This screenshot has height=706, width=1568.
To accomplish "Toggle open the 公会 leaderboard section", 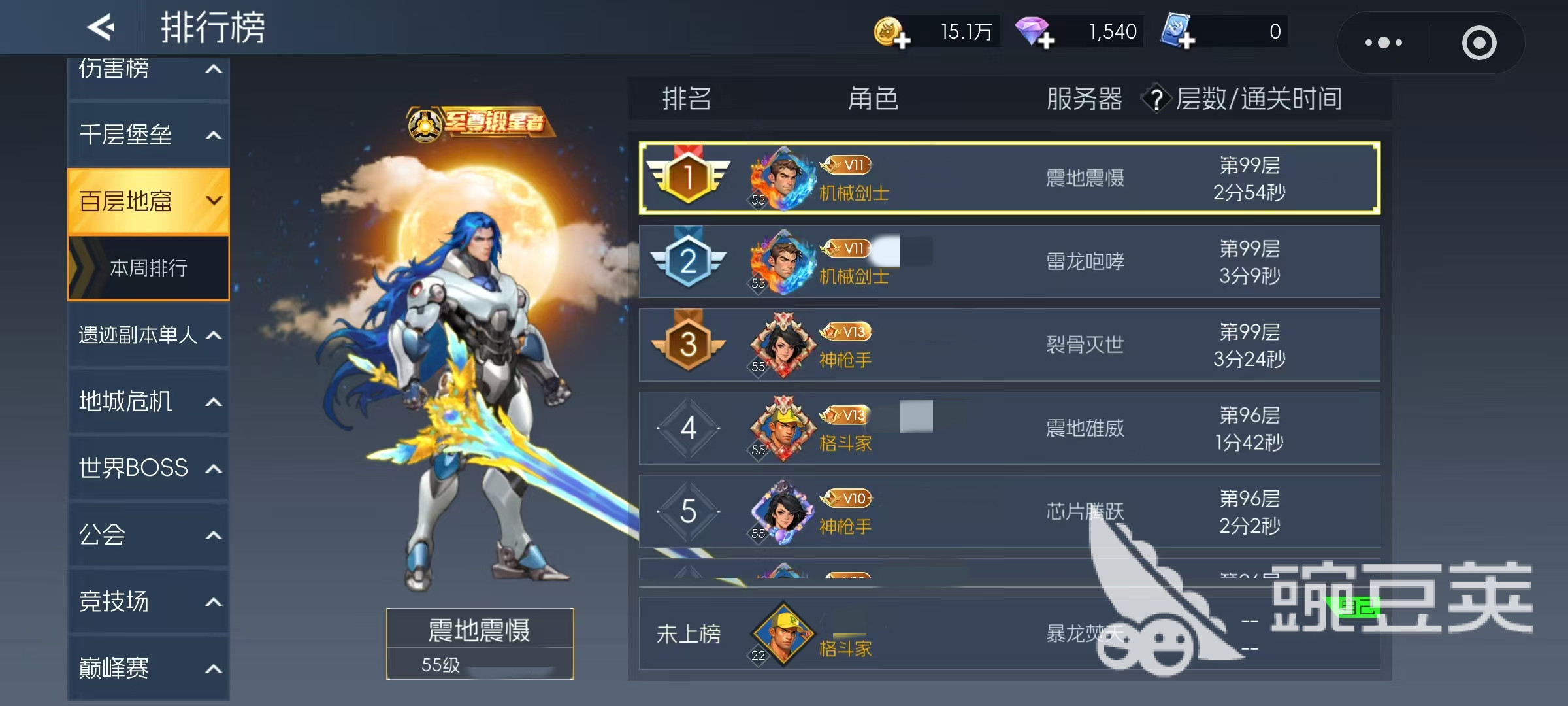I will [x=148, y=535].
